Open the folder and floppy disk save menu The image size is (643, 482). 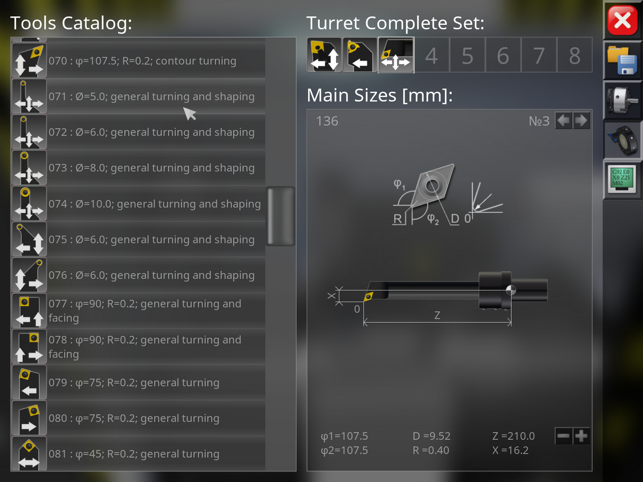(x=624, y=62)
